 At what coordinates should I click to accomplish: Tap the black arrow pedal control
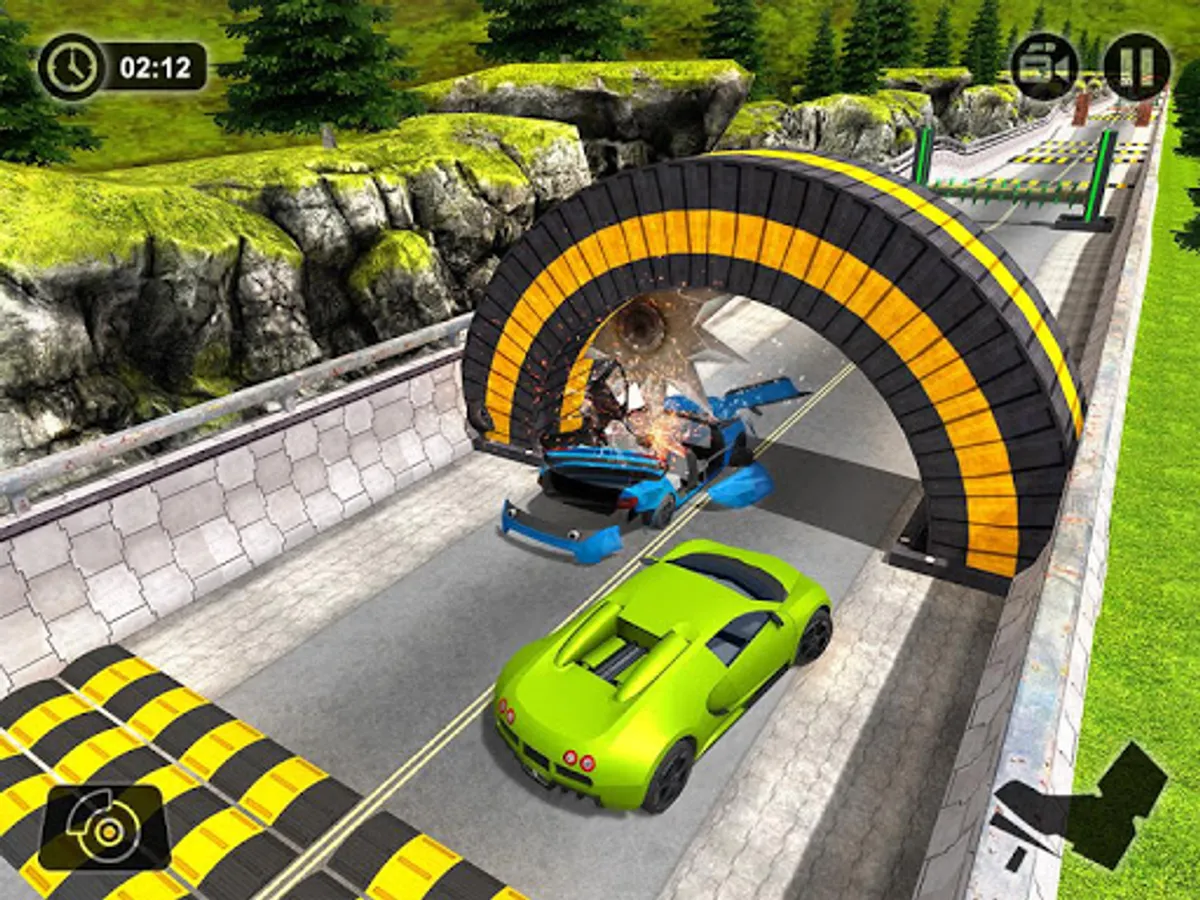pos(1080,802)
